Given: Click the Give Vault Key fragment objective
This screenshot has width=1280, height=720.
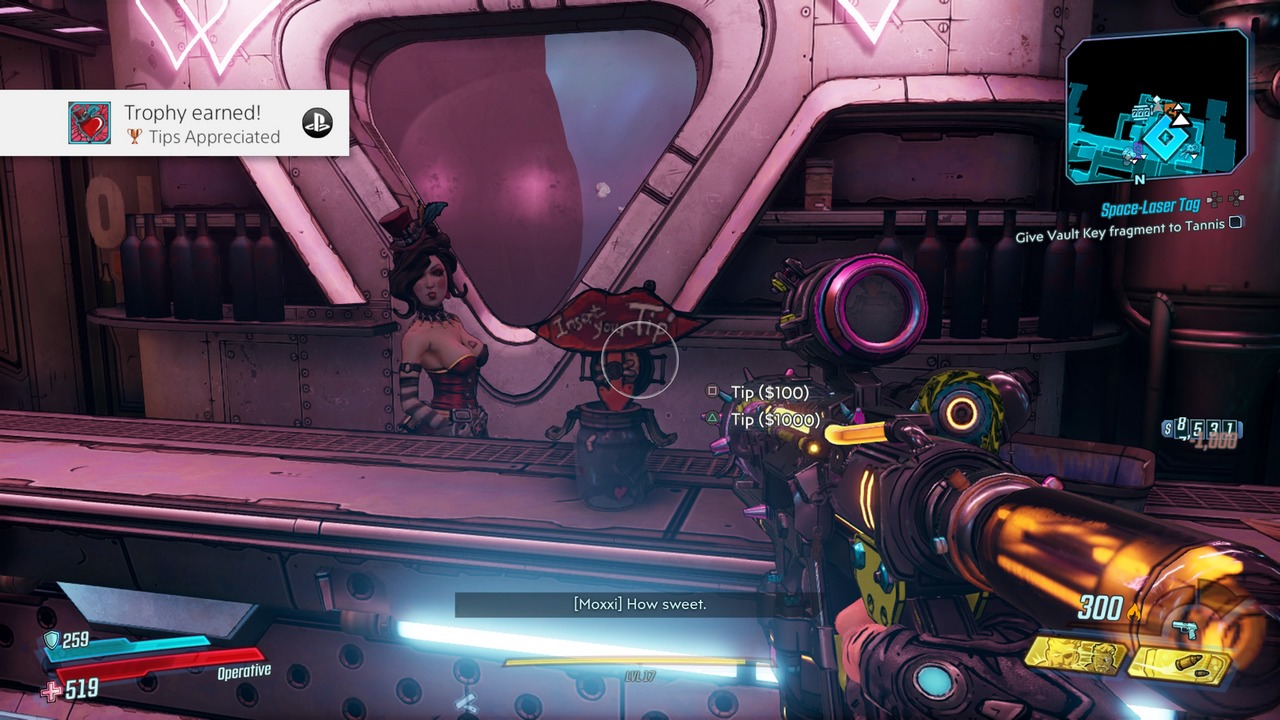Looking at the screenshot, I should coord(1120,237).
